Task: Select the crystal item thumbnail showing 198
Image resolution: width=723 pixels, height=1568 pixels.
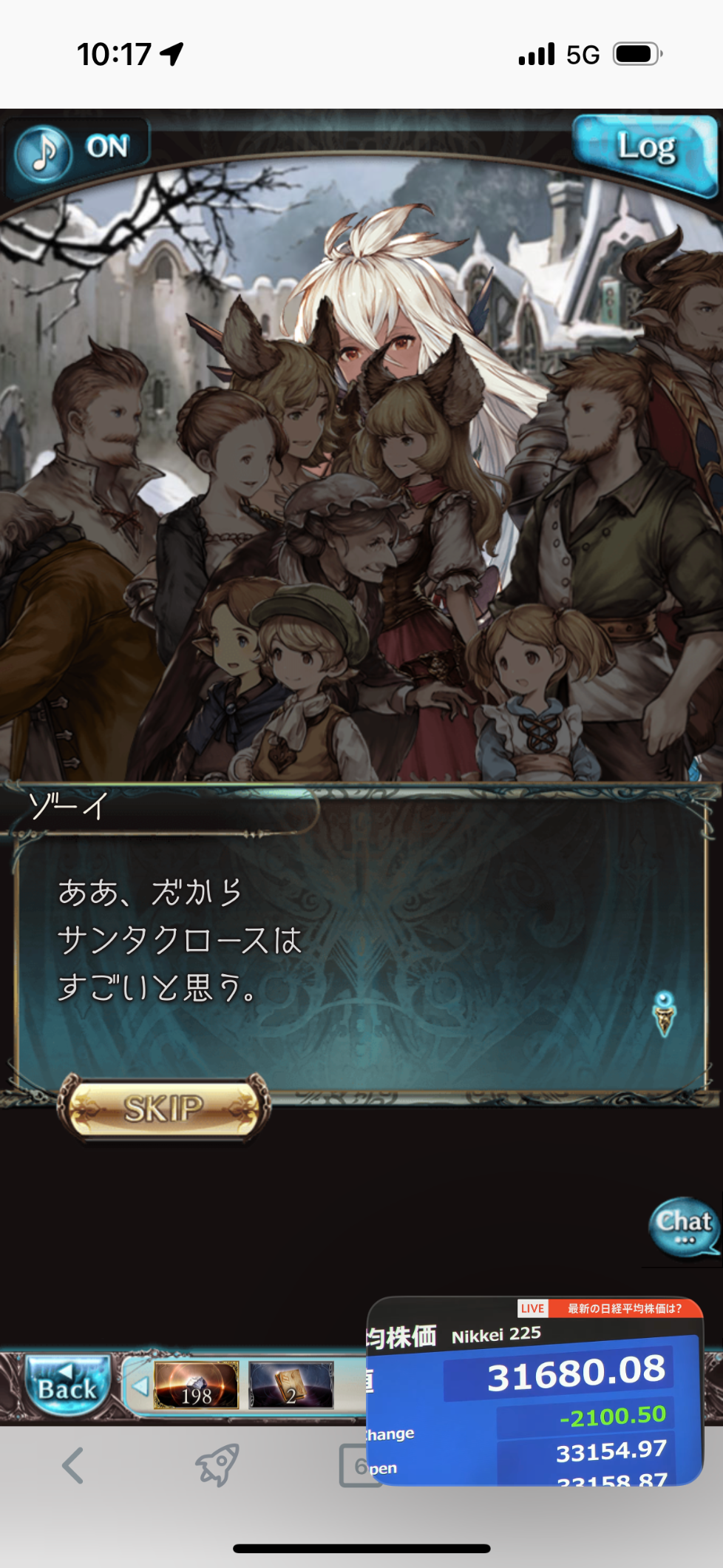Action: click(197, 1385)
